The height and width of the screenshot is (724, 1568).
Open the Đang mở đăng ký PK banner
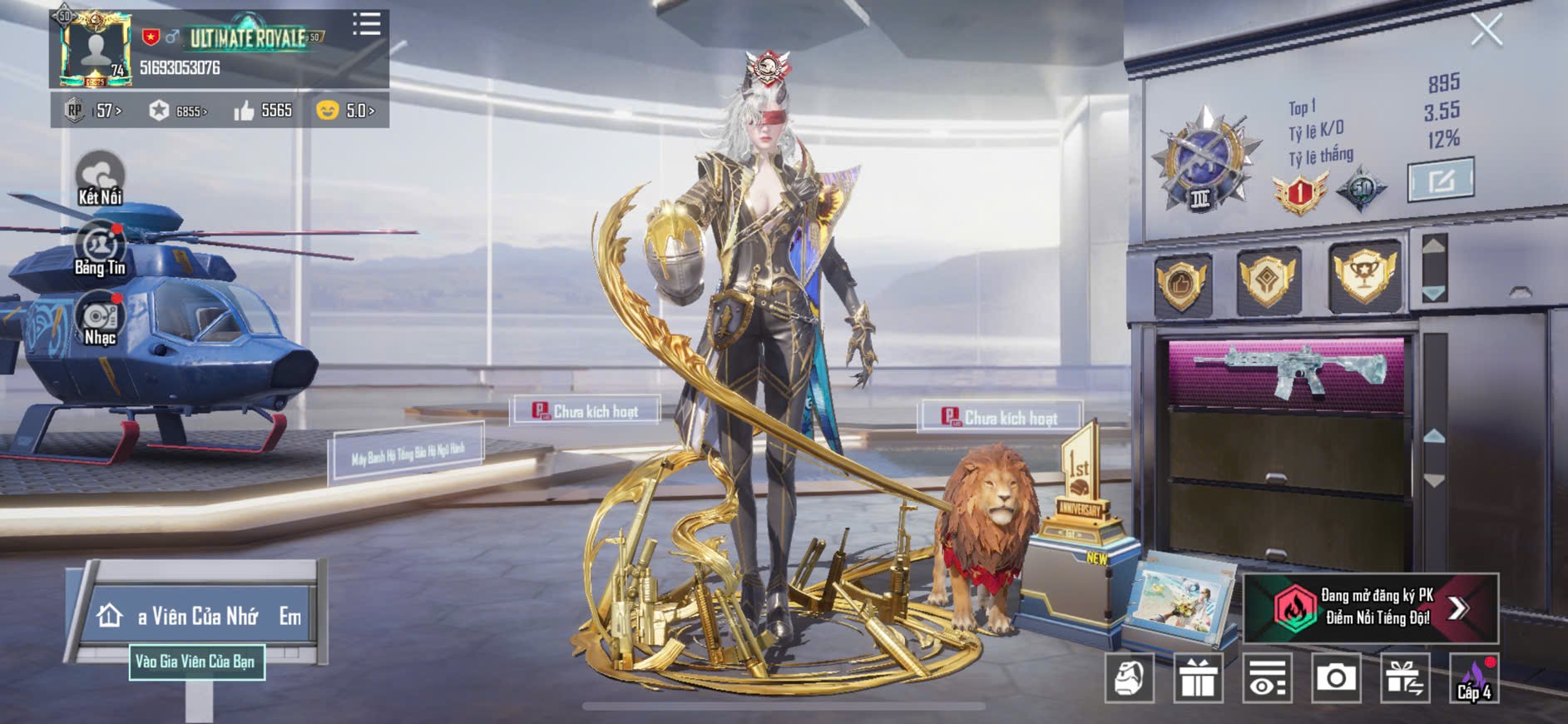coord(1370,607)
